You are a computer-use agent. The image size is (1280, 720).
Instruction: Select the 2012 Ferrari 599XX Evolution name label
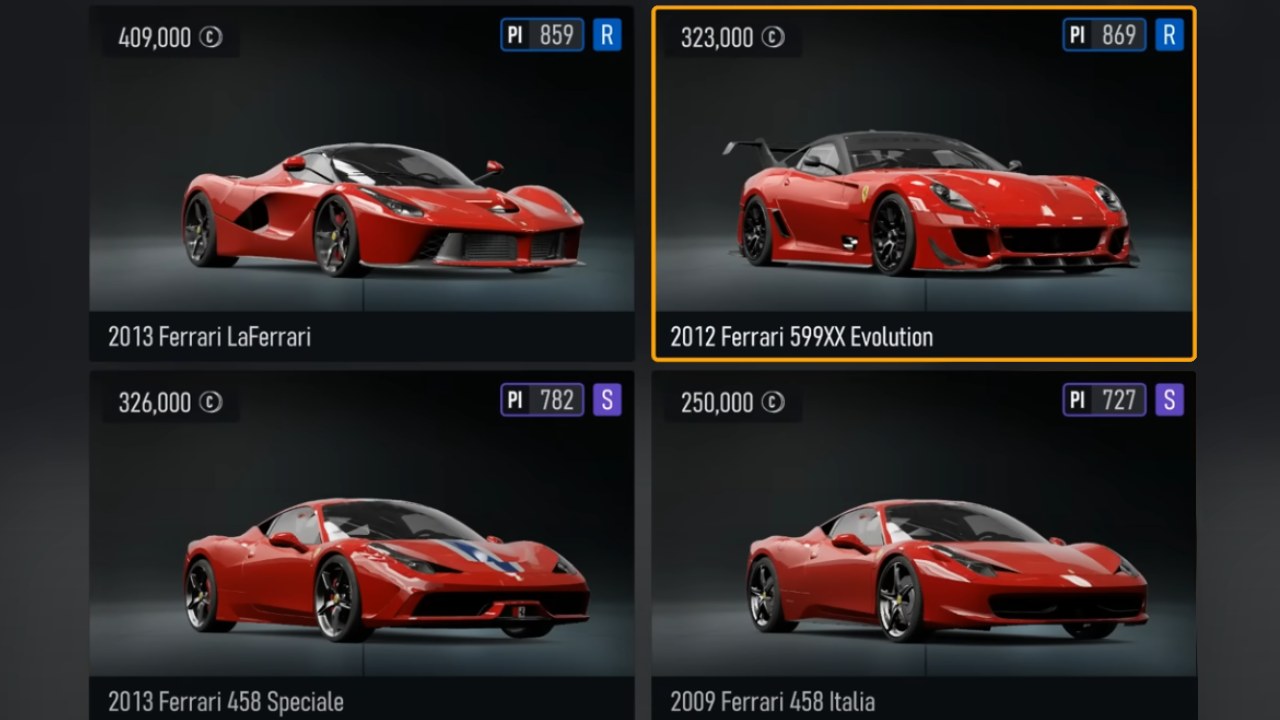click(800, 337)
